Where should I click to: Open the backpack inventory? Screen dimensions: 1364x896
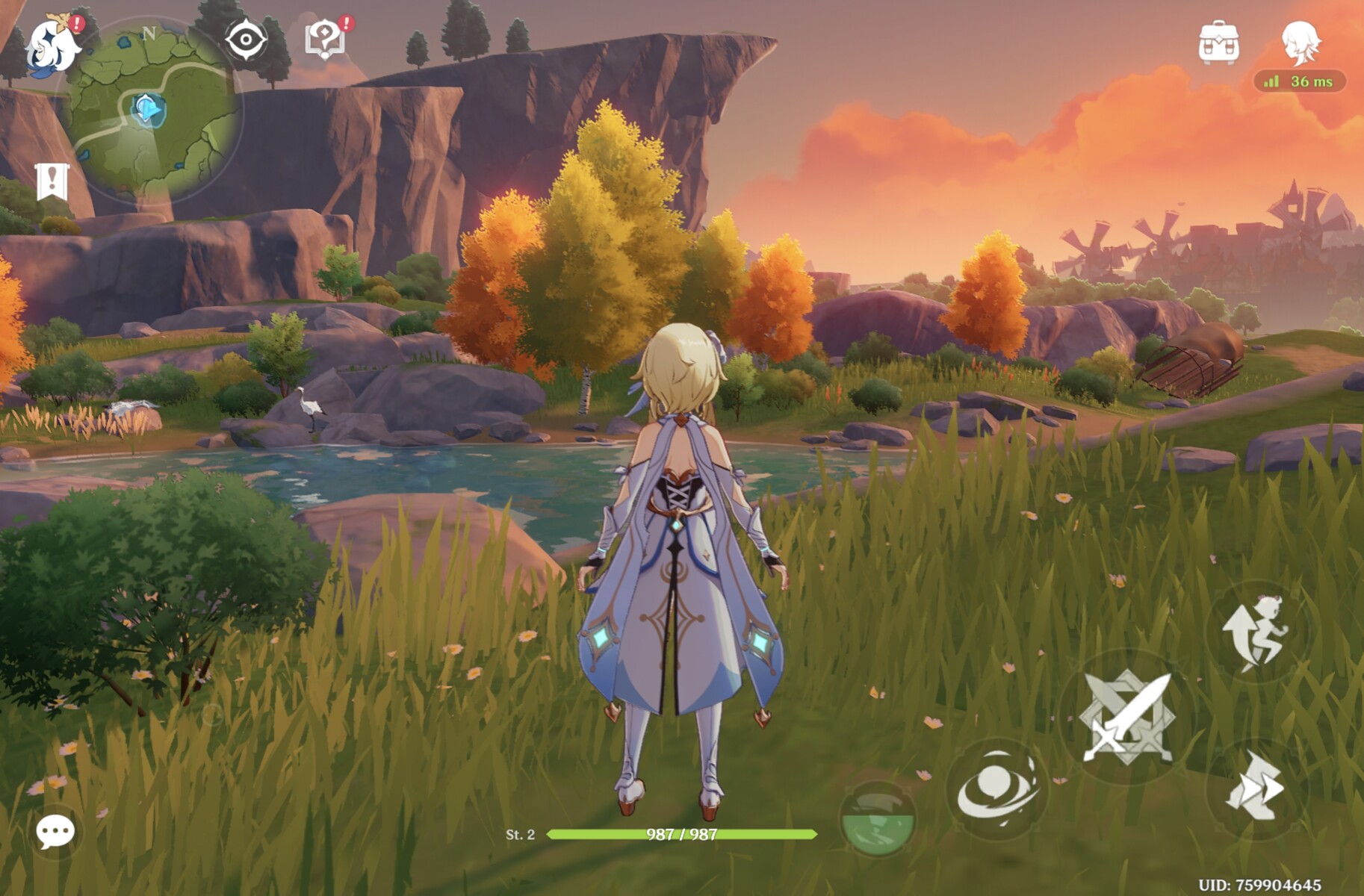click(x=1219, y=43)
